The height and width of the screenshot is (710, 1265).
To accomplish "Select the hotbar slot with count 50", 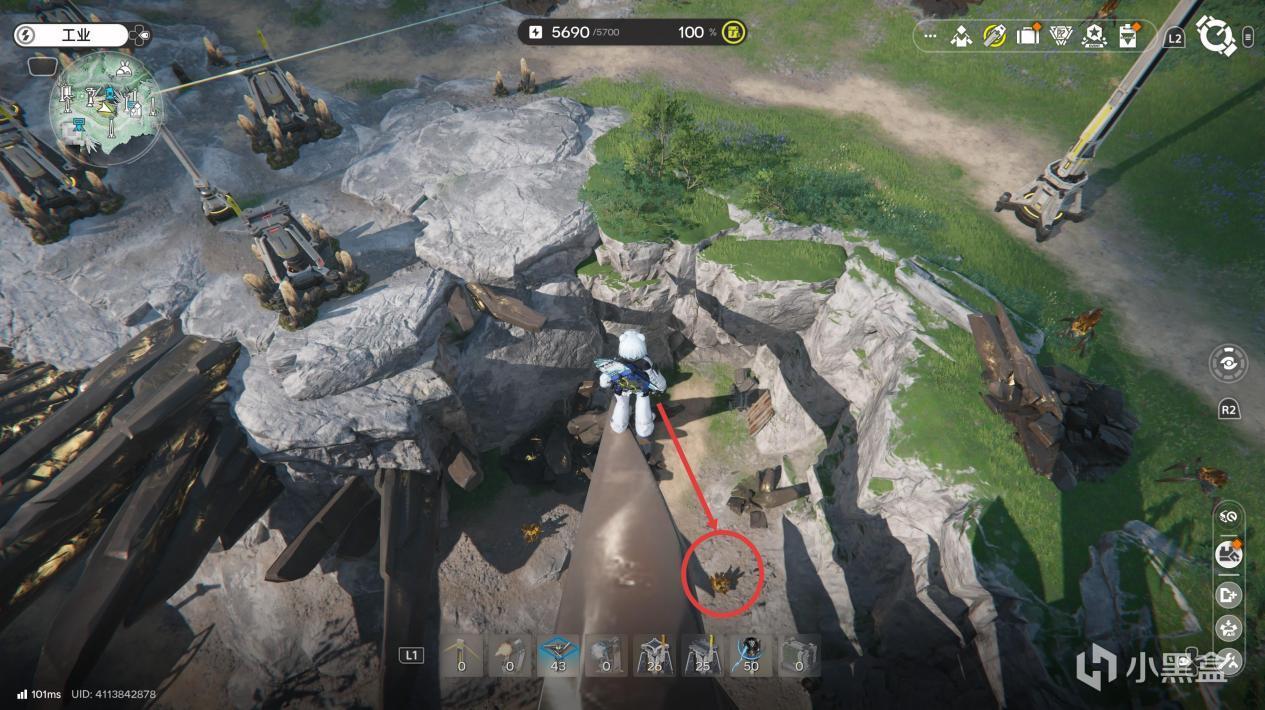I will (x=751, y=655).
